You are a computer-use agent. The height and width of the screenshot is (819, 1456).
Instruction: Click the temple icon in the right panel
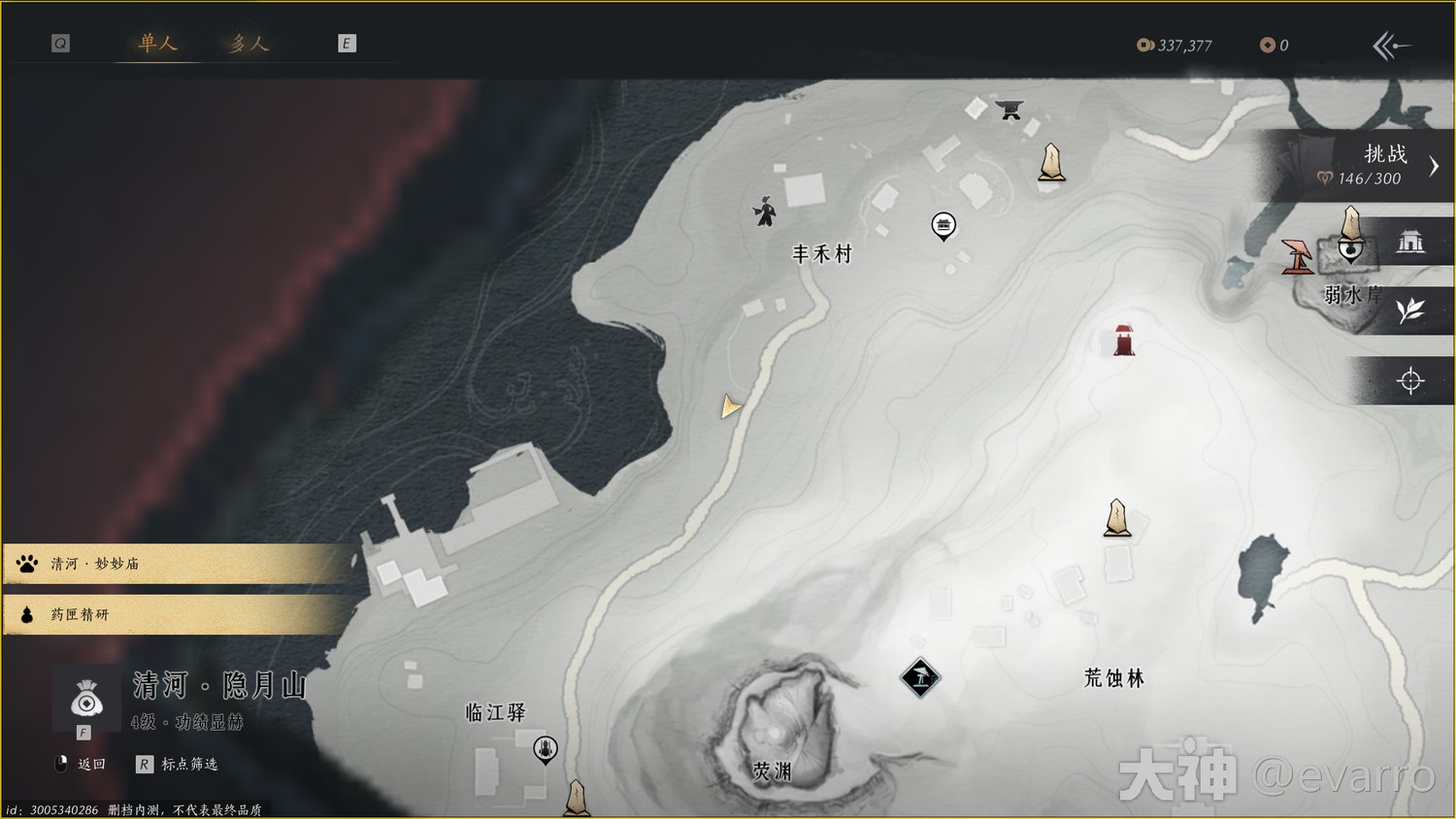[x=1412, y=241]
